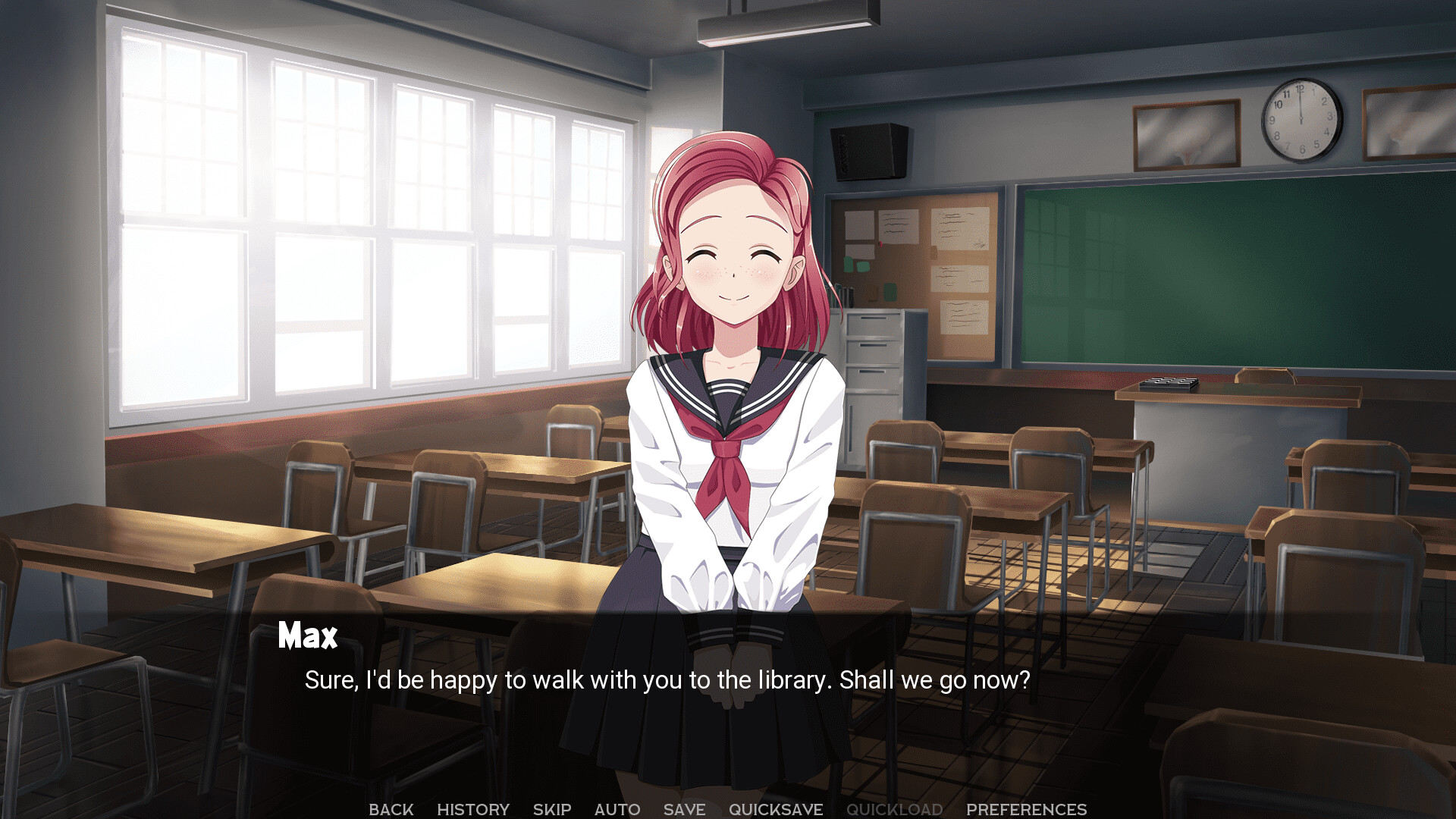The width and height of the screenshot is (1456, 819).
Task: Open the dialogue HISTORY log
Action: [x=472, y=808]
